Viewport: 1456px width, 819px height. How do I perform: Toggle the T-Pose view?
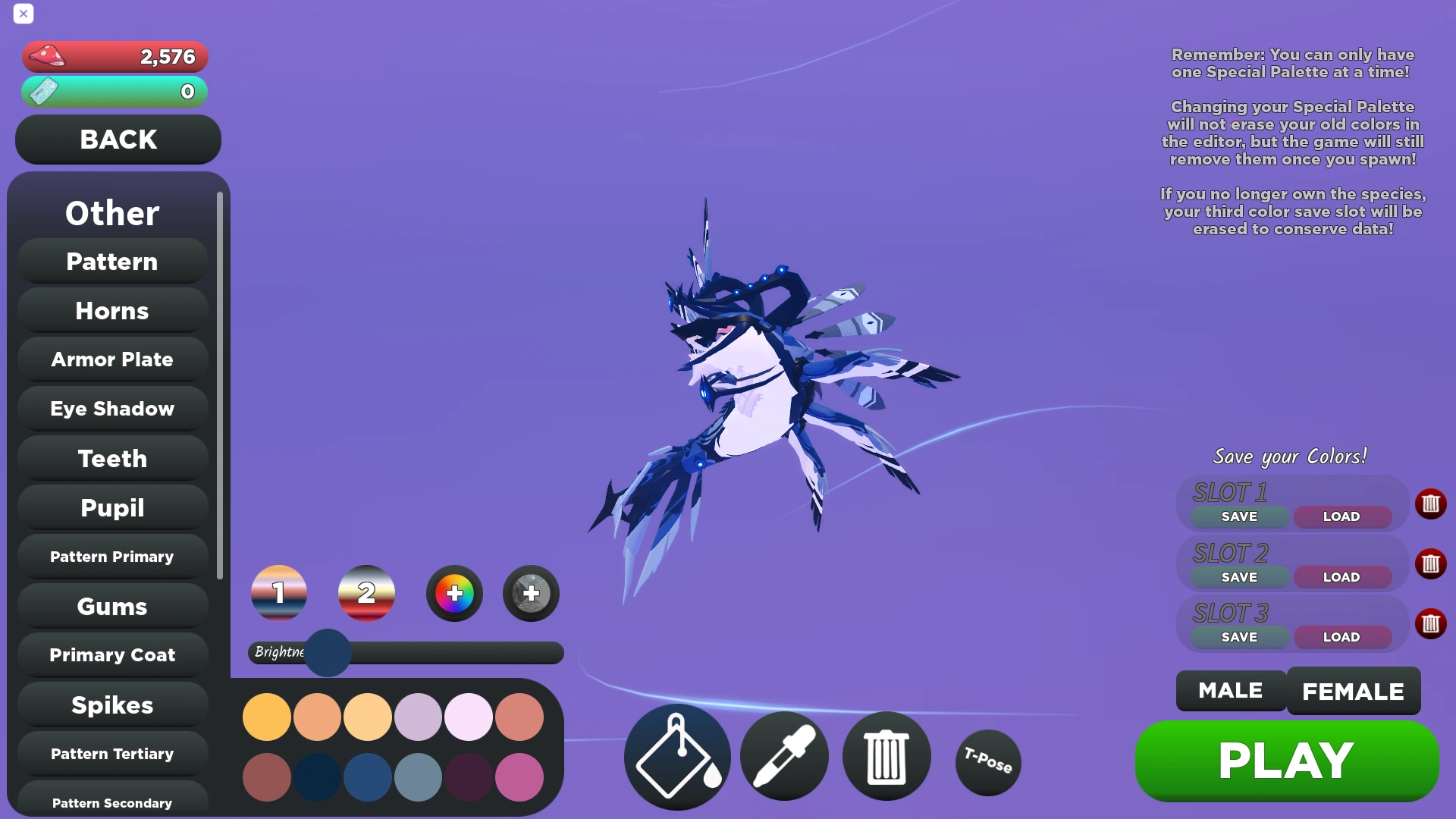point(987,762)
